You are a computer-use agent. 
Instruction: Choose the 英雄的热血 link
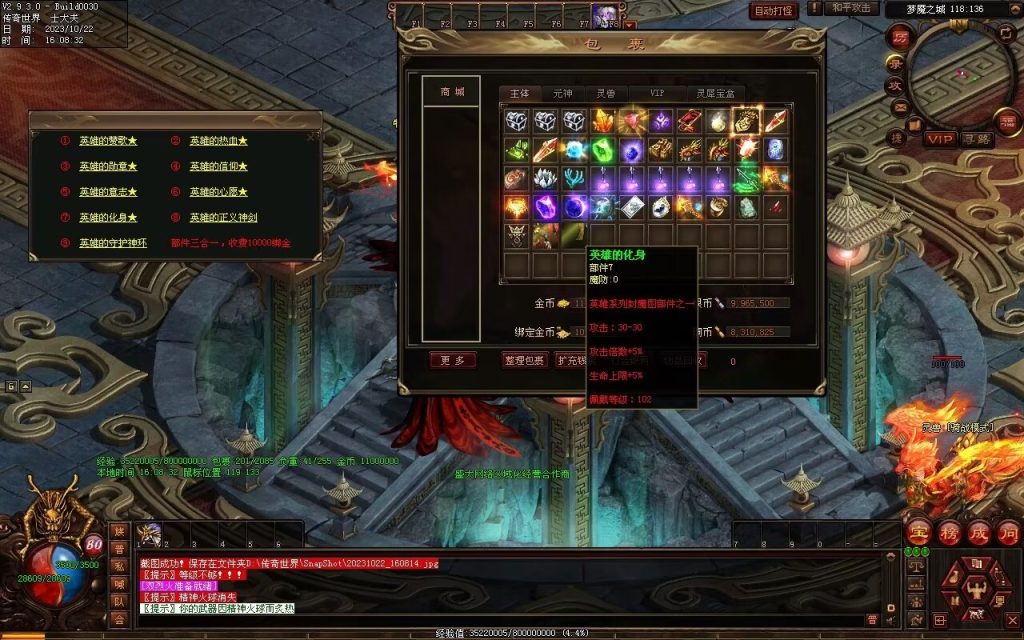point(216,141)
